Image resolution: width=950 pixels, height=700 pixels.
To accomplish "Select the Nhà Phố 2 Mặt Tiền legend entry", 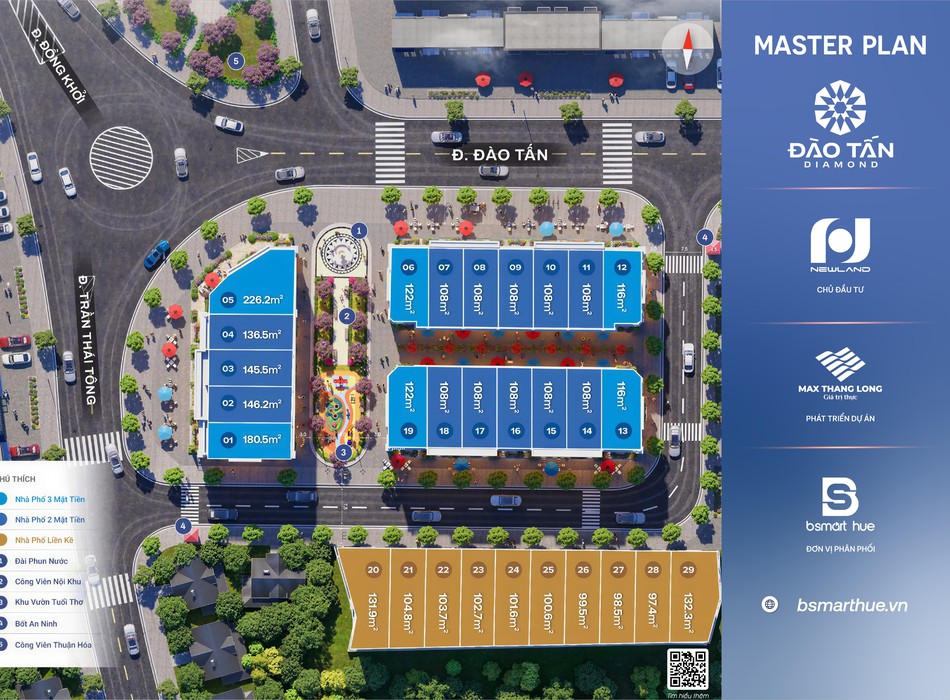I will [x=48, y=519].
